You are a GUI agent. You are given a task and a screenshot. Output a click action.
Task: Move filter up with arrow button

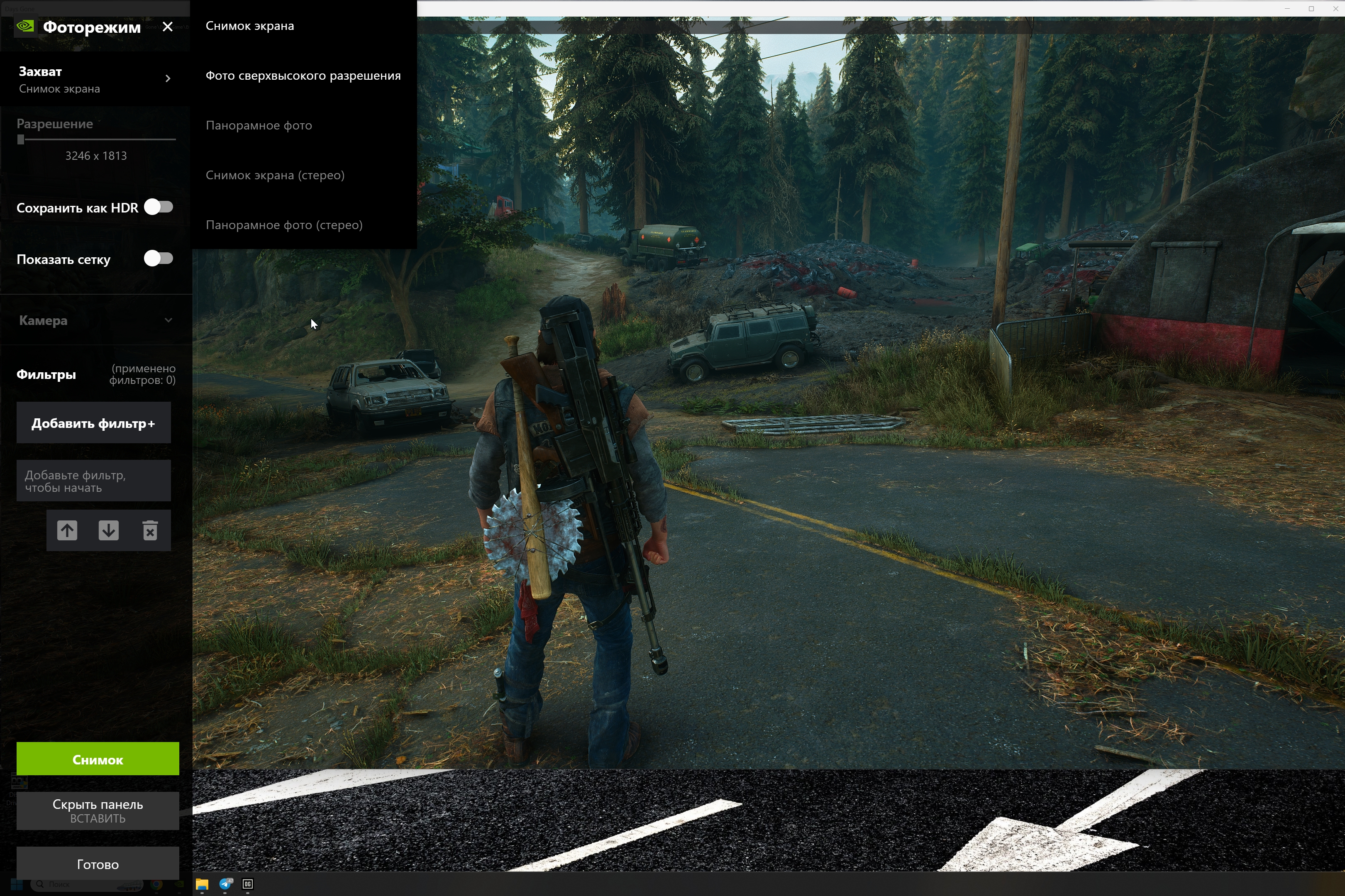[x=67, y=530]
